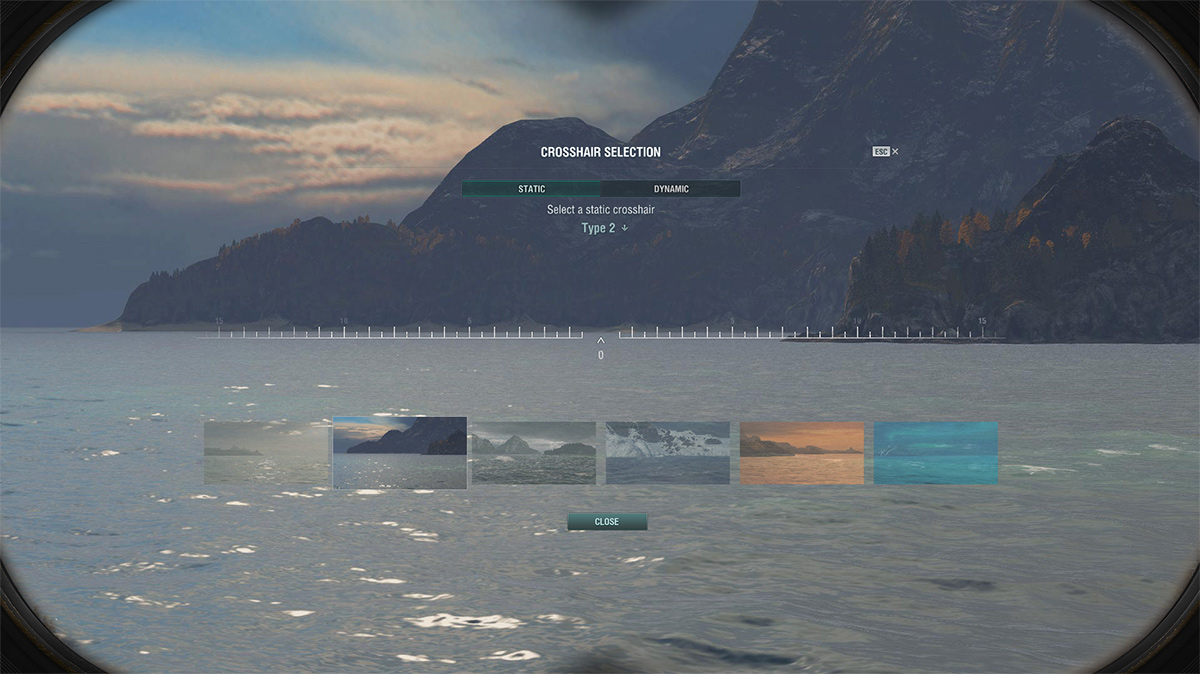Click the Close button

coord(607,522)
